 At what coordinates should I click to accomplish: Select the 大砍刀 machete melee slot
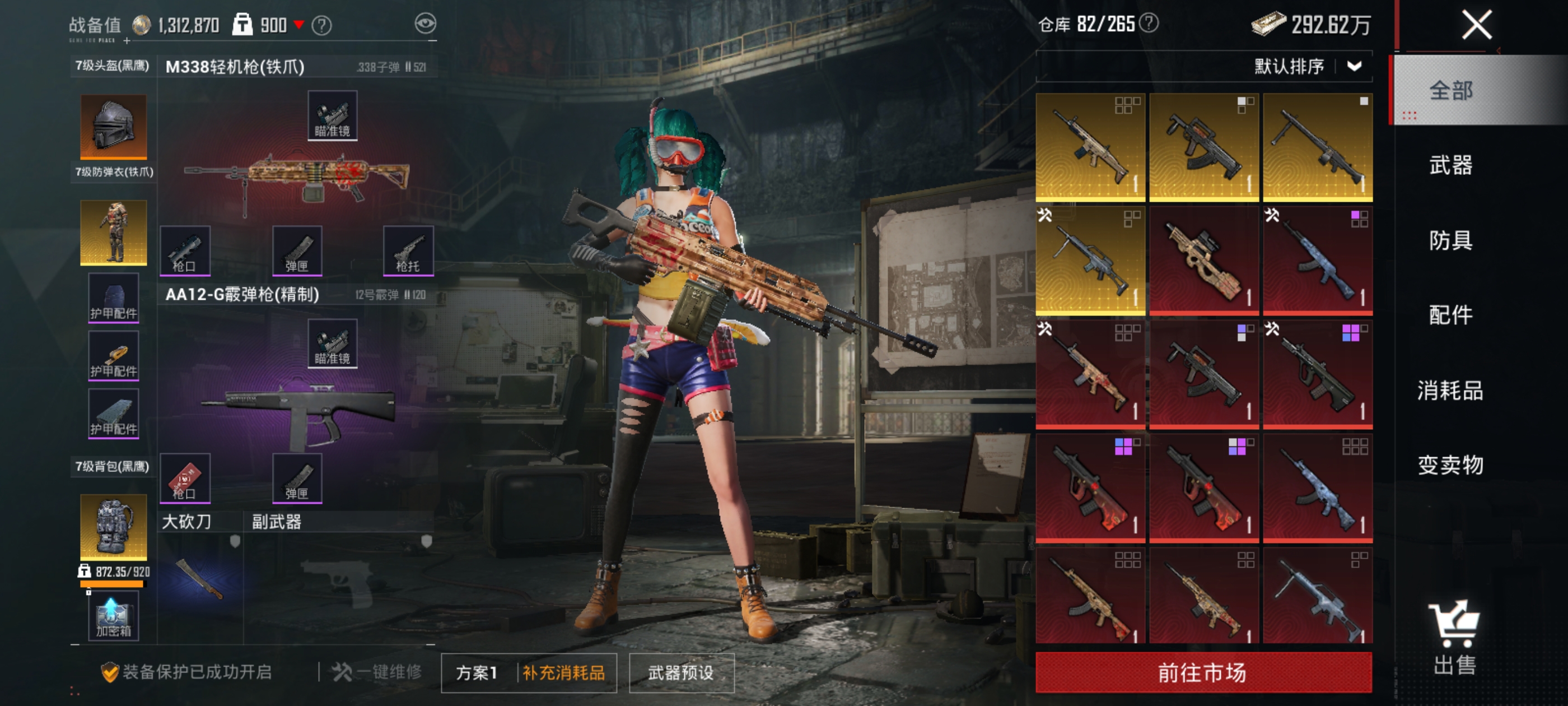tap(199, 579)
